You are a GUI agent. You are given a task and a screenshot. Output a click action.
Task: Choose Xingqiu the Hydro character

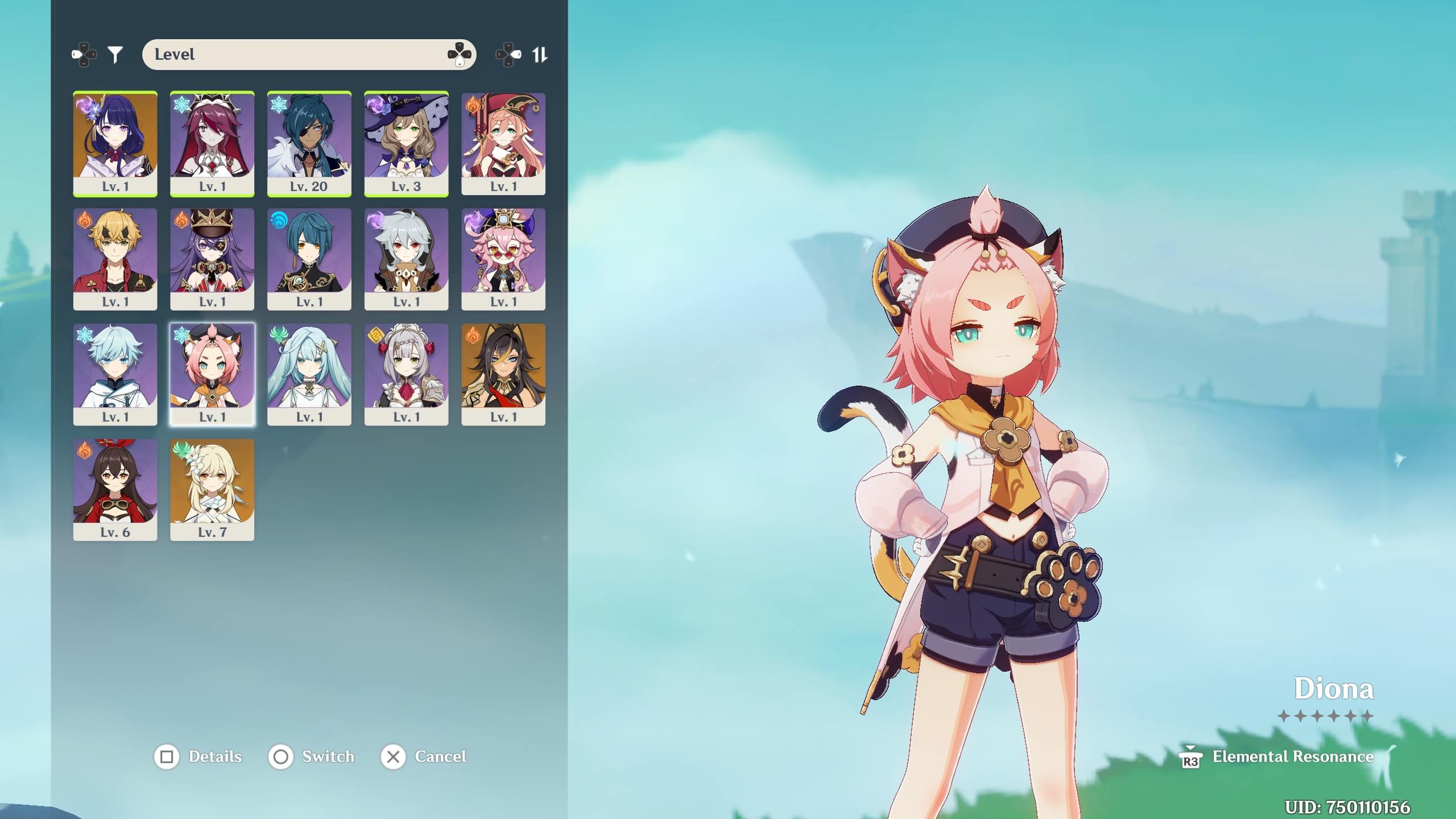[309, 259]
